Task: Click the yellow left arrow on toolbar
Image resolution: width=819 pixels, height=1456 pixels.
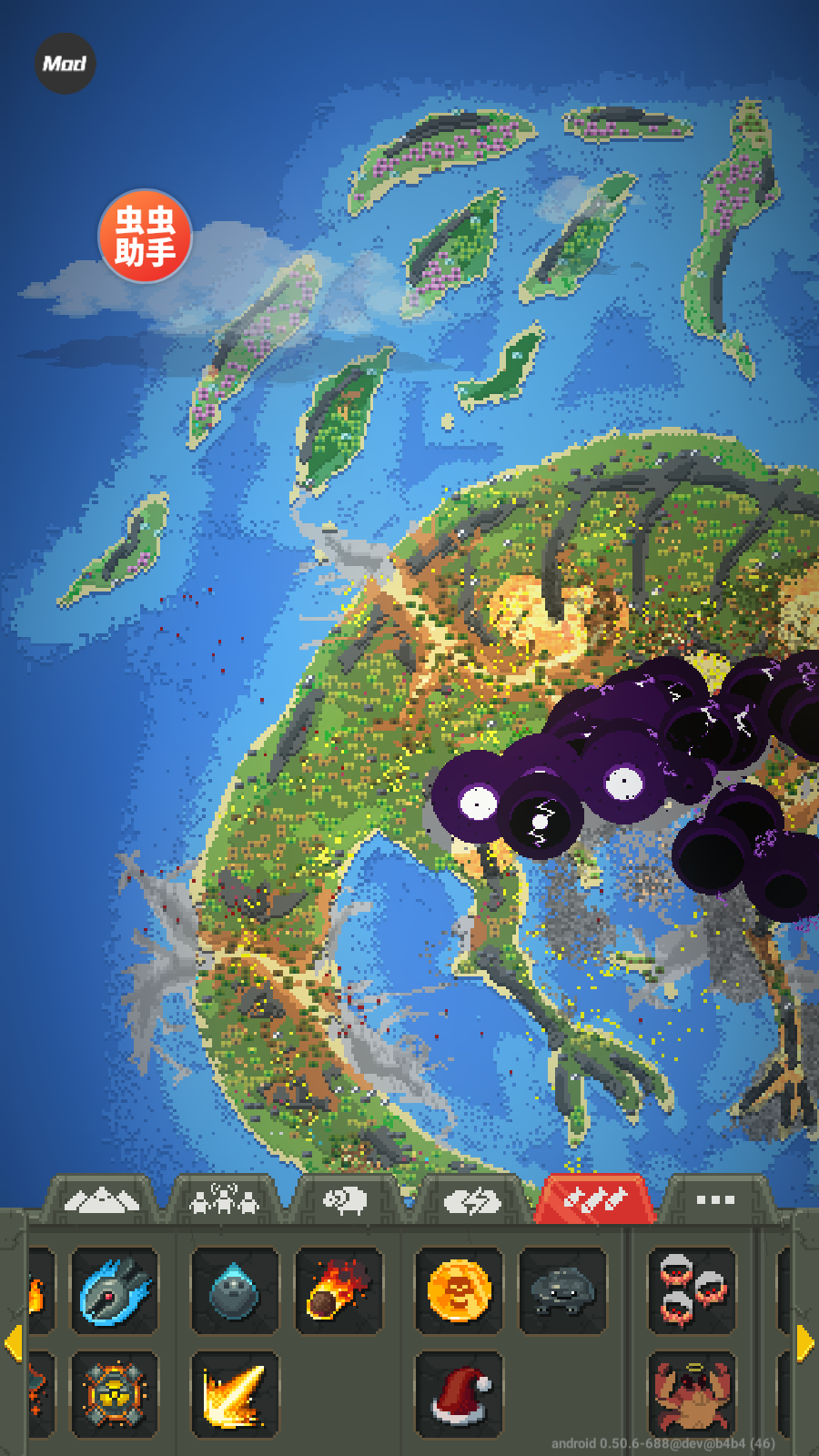Action: (x=13, y=1343)
